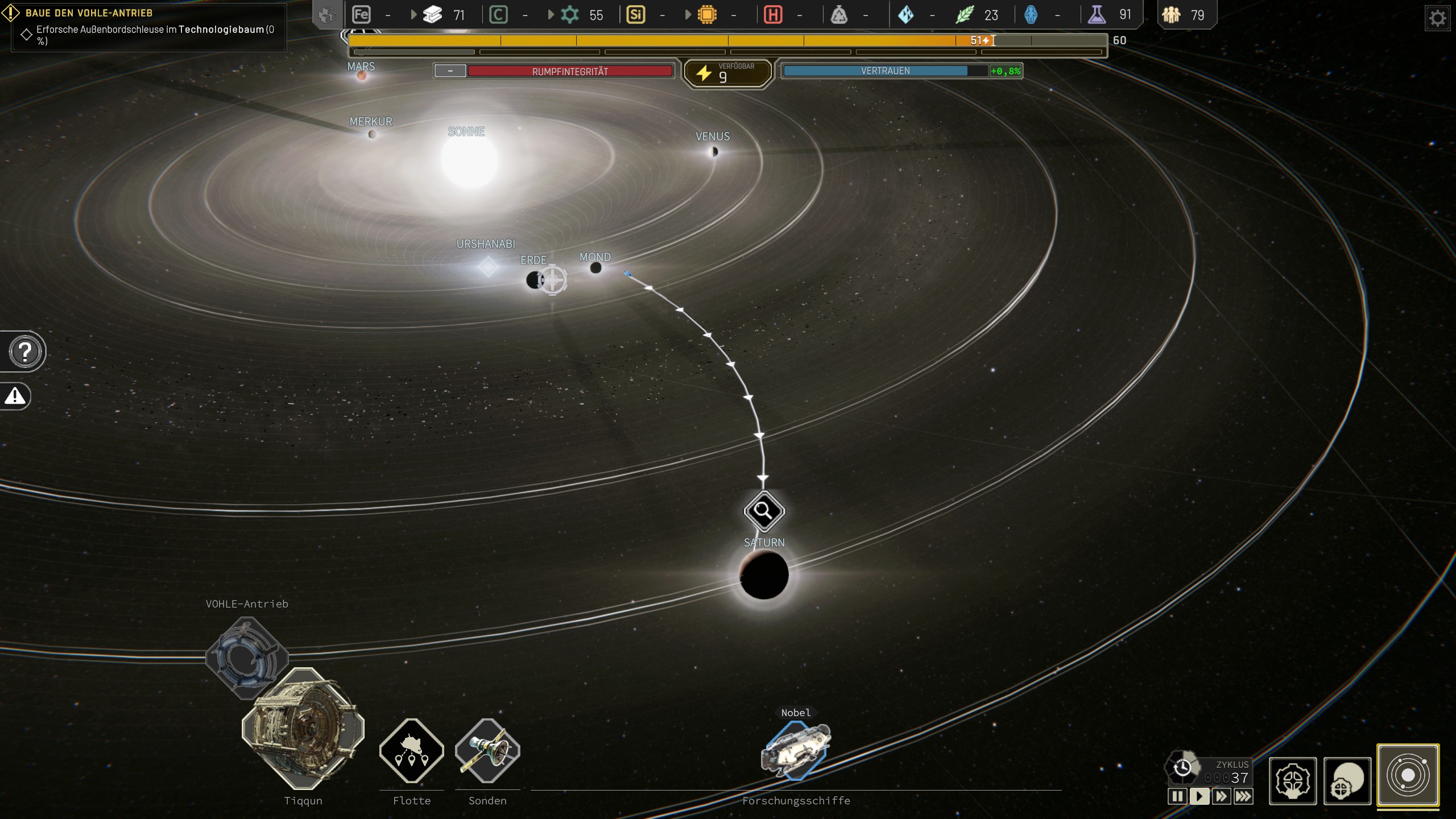Set game speed to double fast-forward
The height and width of the screenshot is (819, 1456).
pos(1221,796)
